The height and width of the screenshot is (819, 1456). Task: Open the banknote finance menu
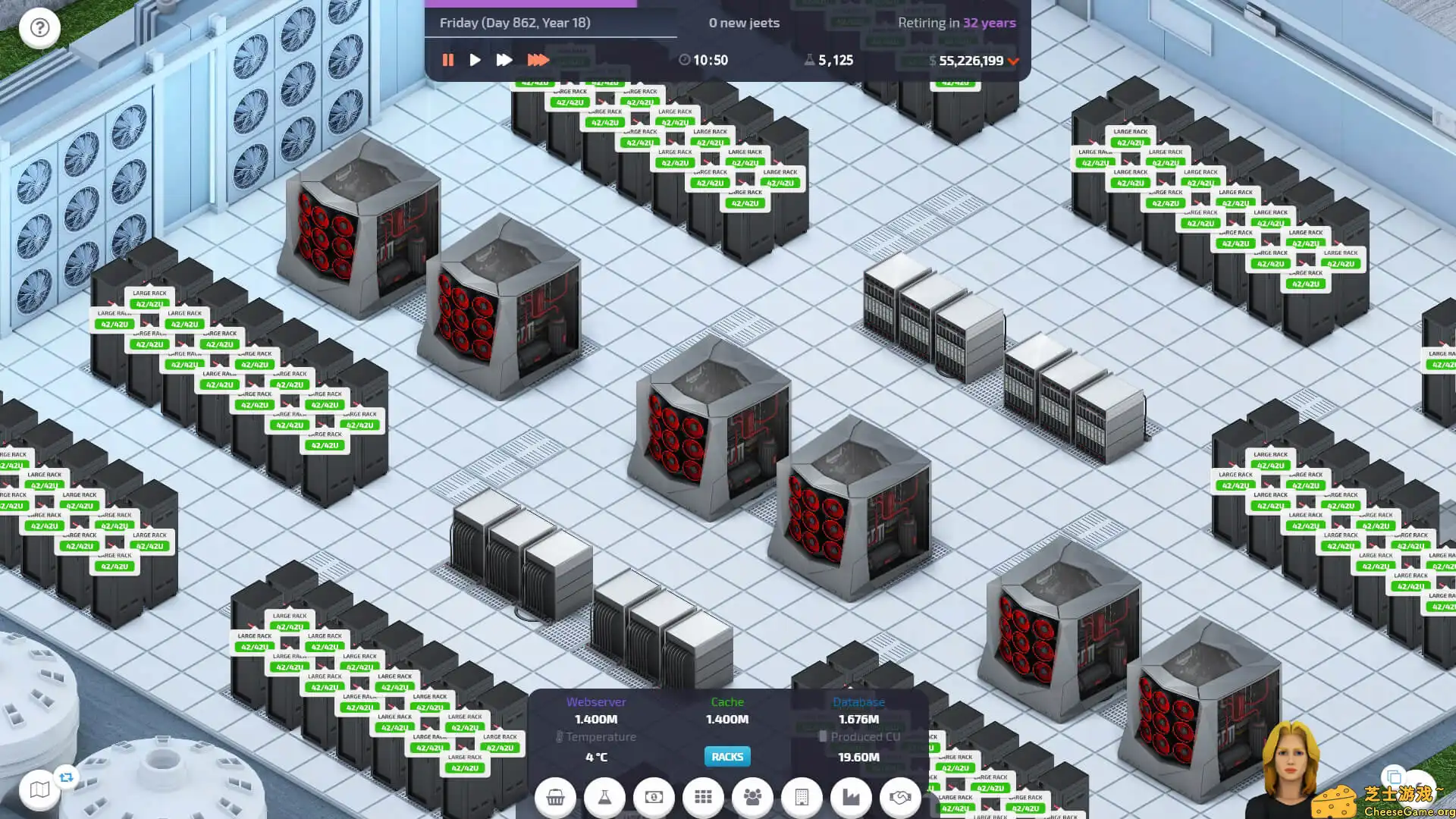pyautogui.click(x=654, y=797)
